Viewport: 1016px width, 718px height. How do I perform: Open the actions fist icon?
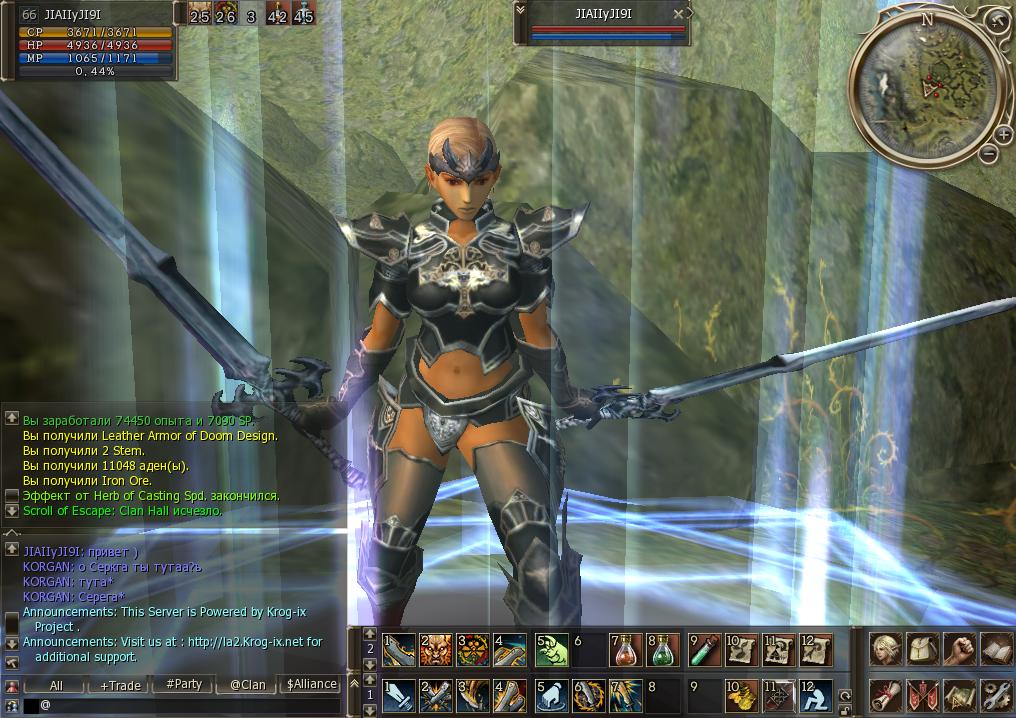click(x=959, y=649)
